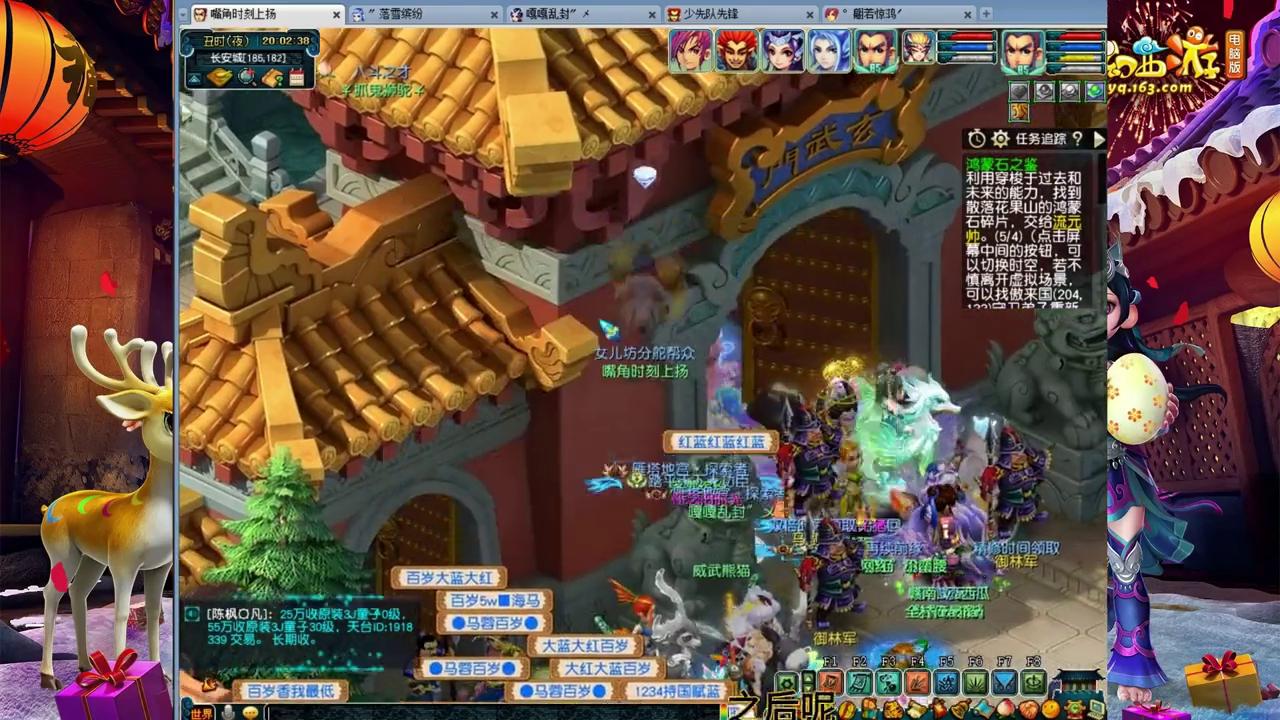Image resolution: width=1280 pixels, height=720 pixels.
Task: Click the handshake trade icon in item bar
Action: tap(1029, 707)
